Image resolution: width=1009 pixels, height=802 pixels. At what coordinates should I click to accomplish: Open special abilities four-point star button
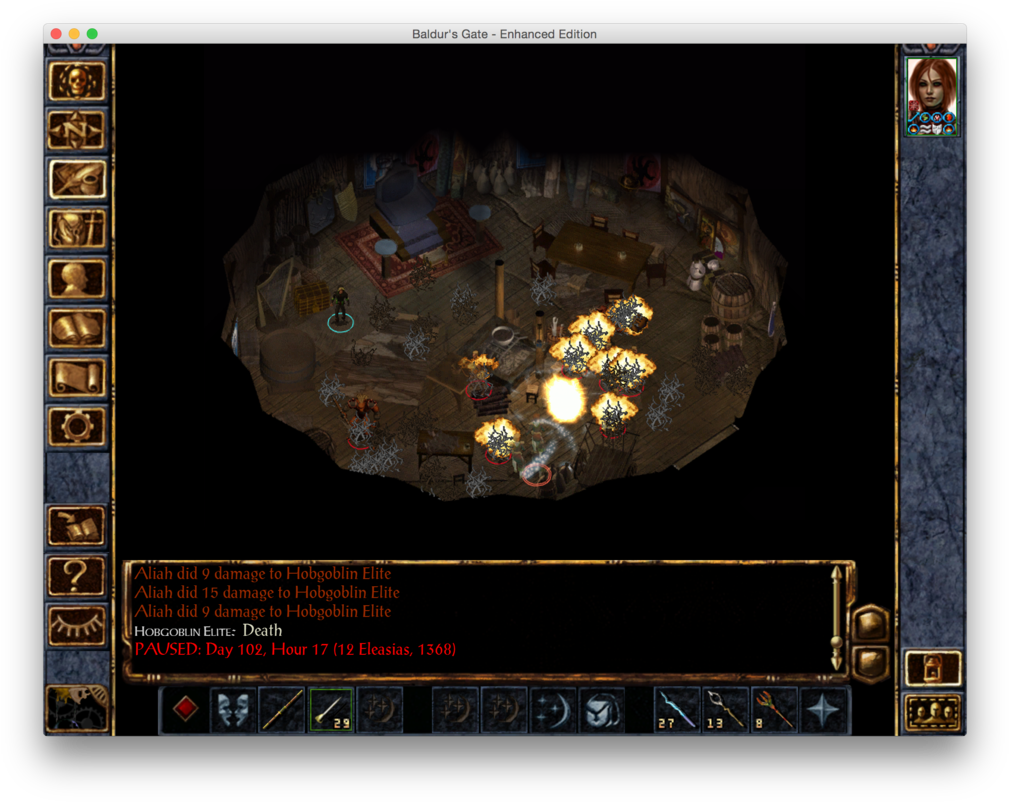coord(825,710)
